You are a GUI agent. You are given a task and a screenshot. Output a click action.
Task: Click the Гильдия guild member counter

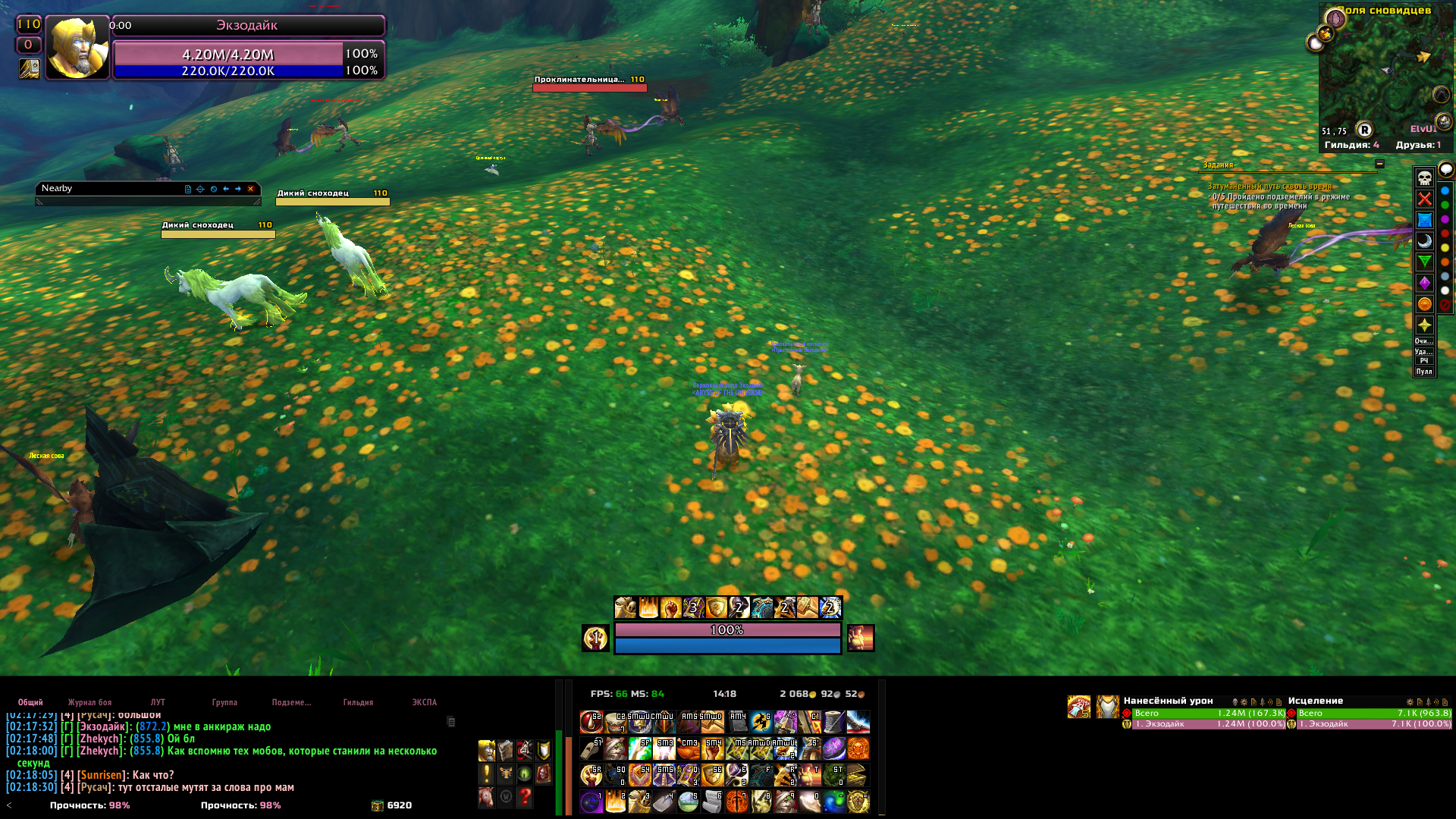1351,145
